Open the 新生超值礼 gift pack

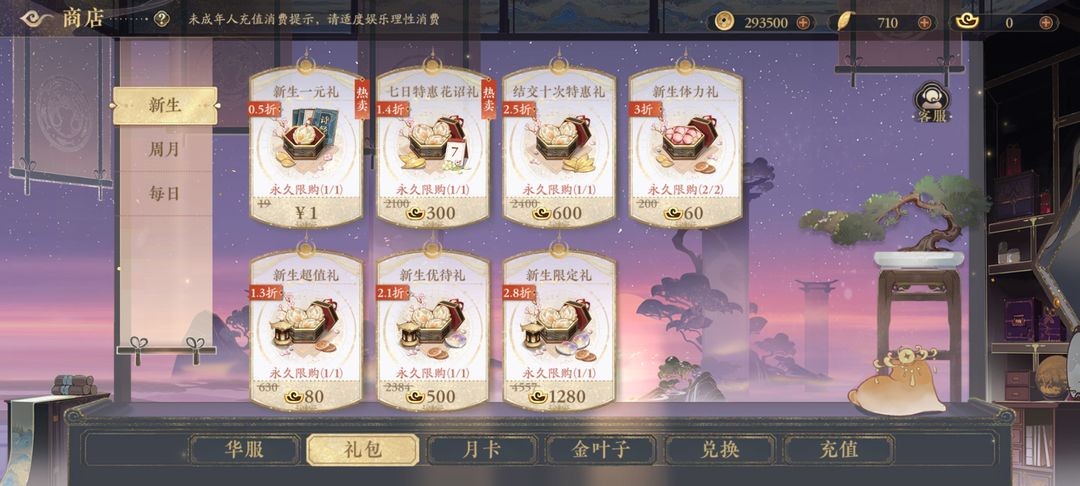[x=305, y=330]
